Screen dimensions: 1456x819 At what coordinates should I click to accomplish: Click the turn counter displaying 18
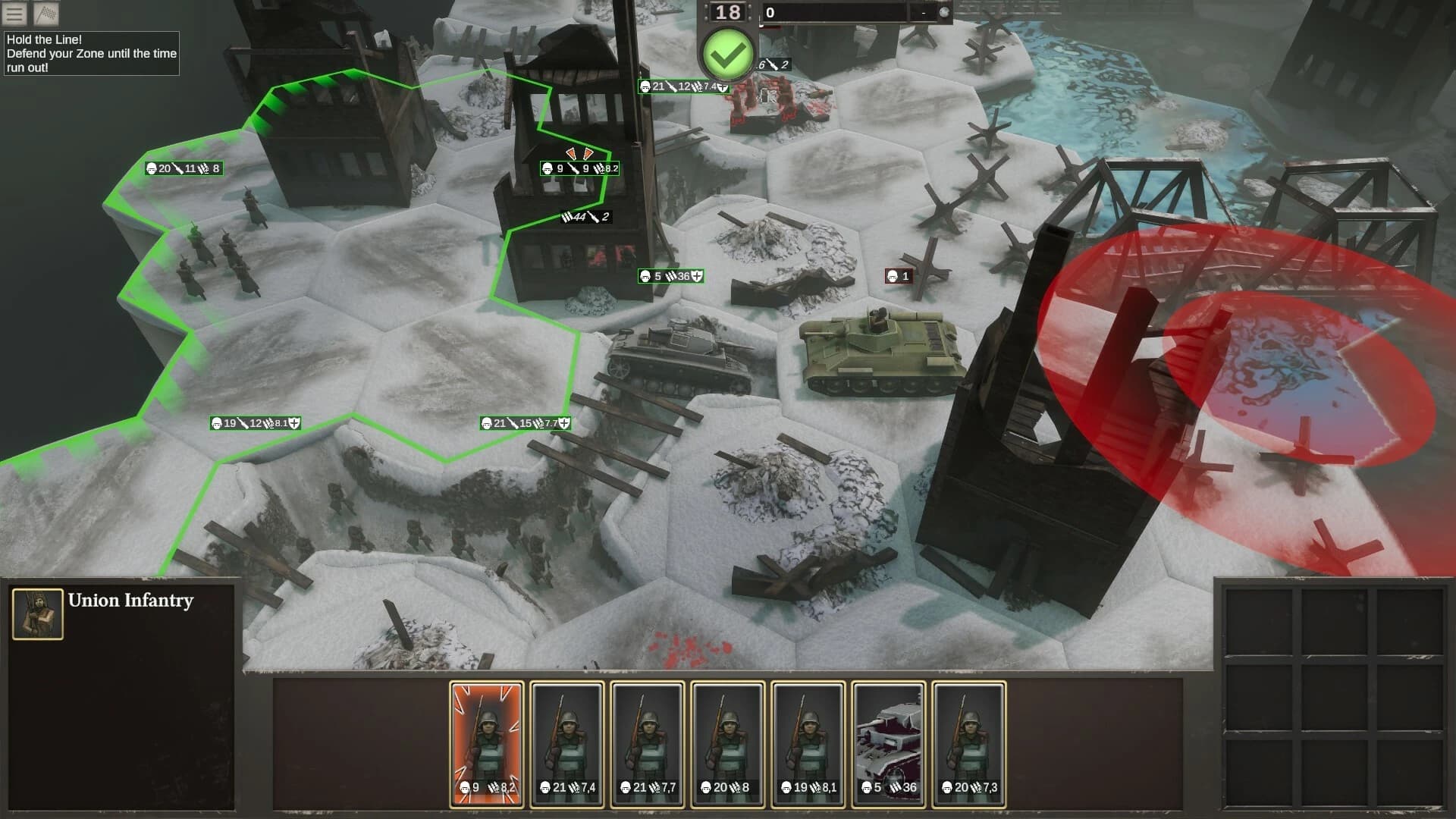(x=727, y=11)
